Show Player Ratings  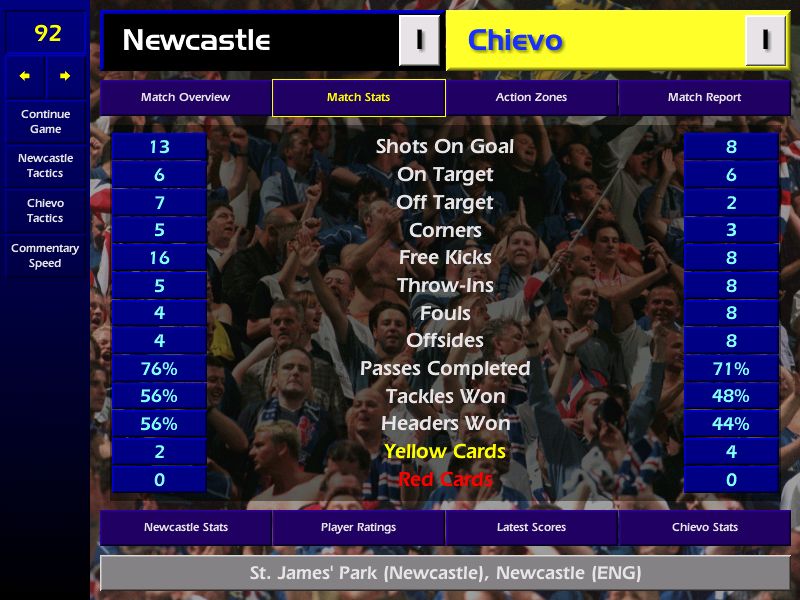358,528
